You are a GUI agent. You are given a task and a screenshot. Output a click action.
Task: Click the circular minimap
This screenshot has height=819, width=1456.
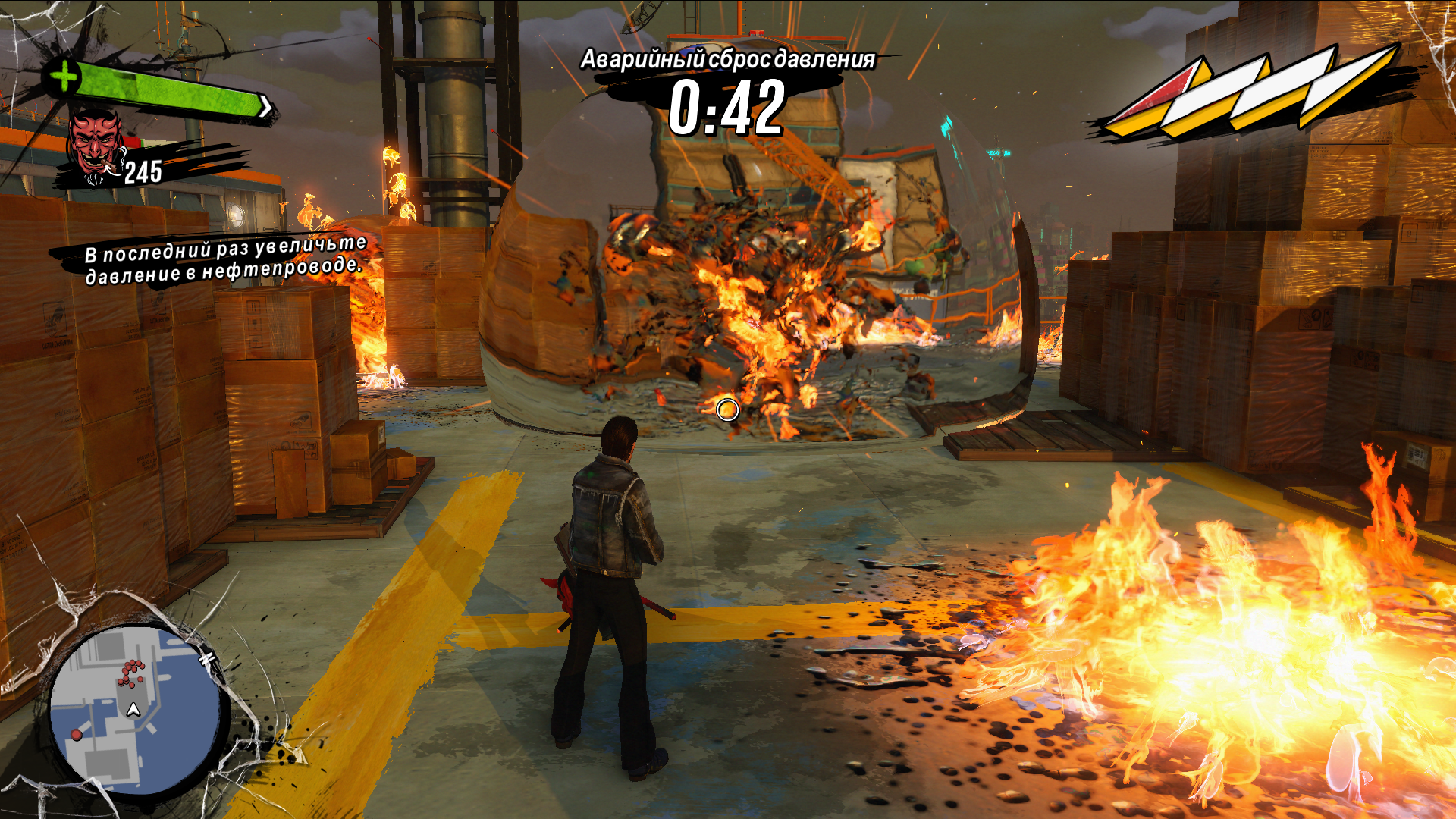point(135,709)
